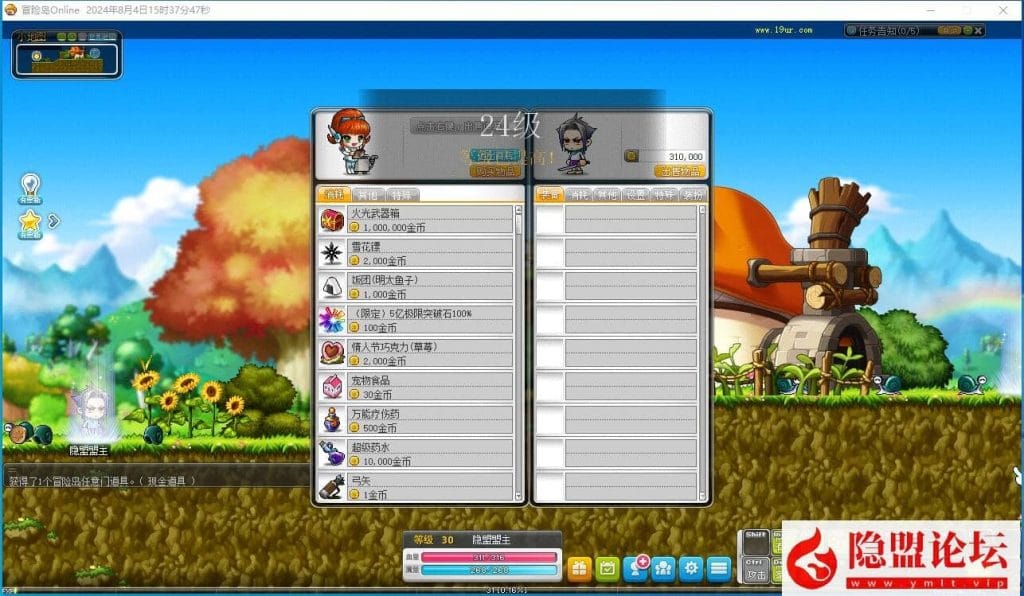The height and width of the screenshot is (596, 1024).
Task: Choose the 雪花镖 snowflake throwing star
Action: coord(418,253)
